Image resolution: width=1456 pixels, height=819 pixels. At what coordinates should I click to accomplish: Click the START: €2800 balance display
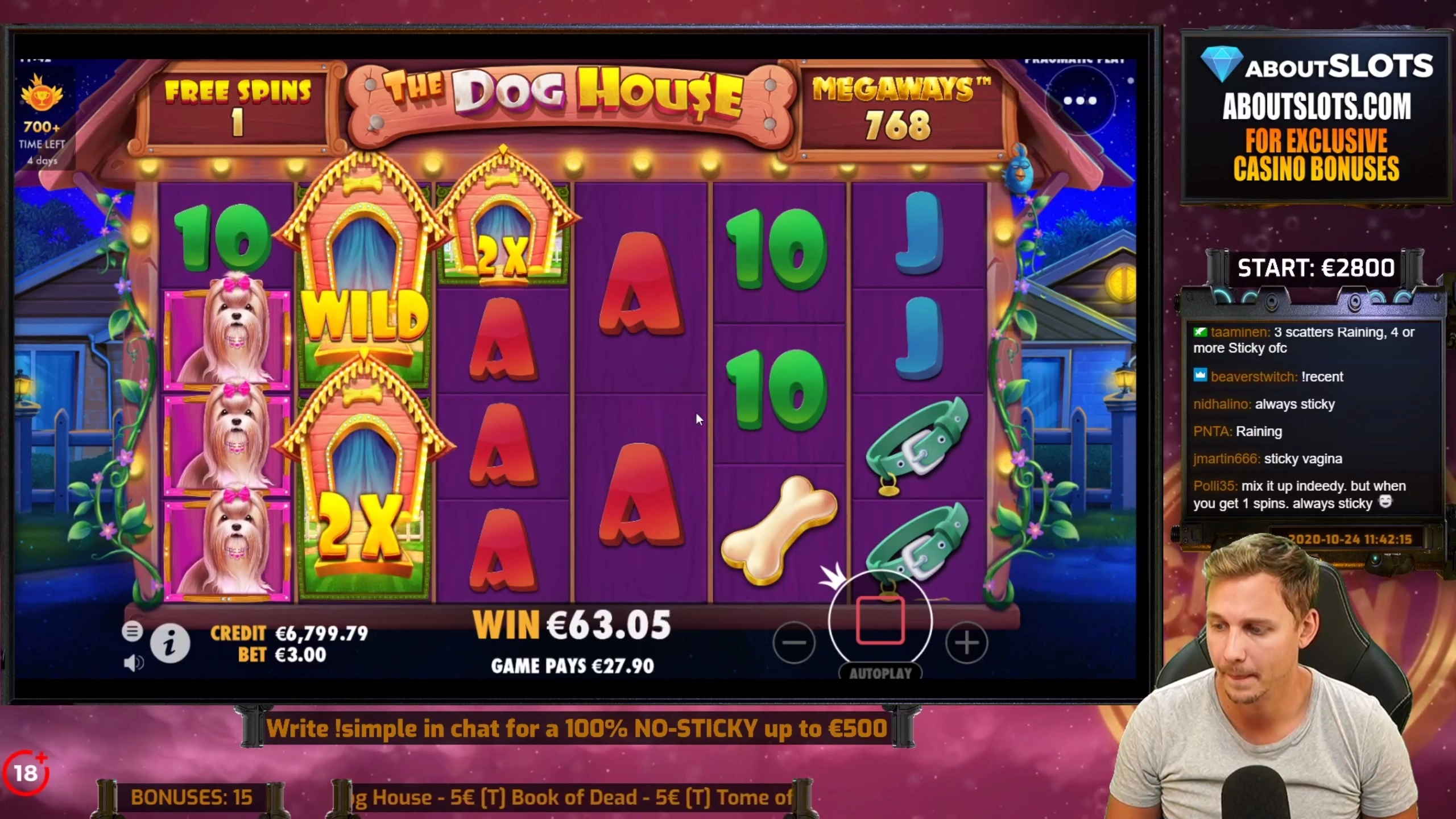click(x=1317, y=267)
